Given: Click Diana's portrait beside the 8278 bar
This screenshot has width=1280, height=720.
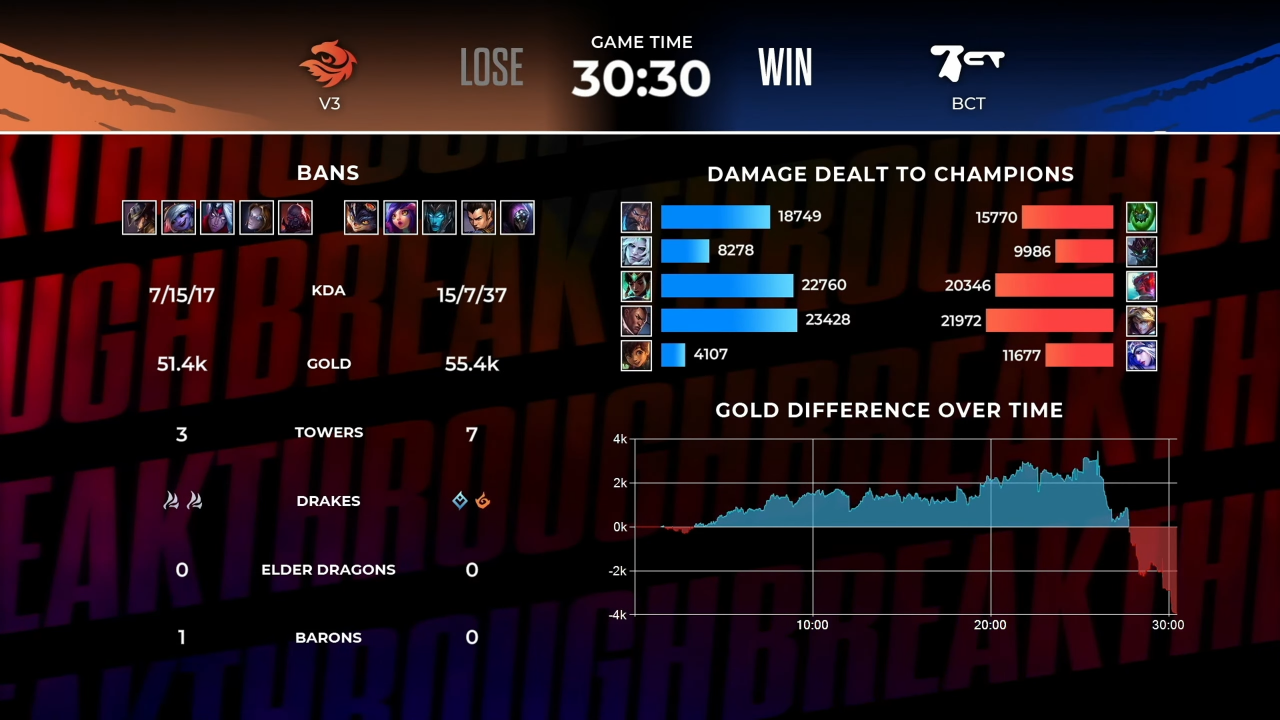Looking at the screenshot, I should pos(636,251).
